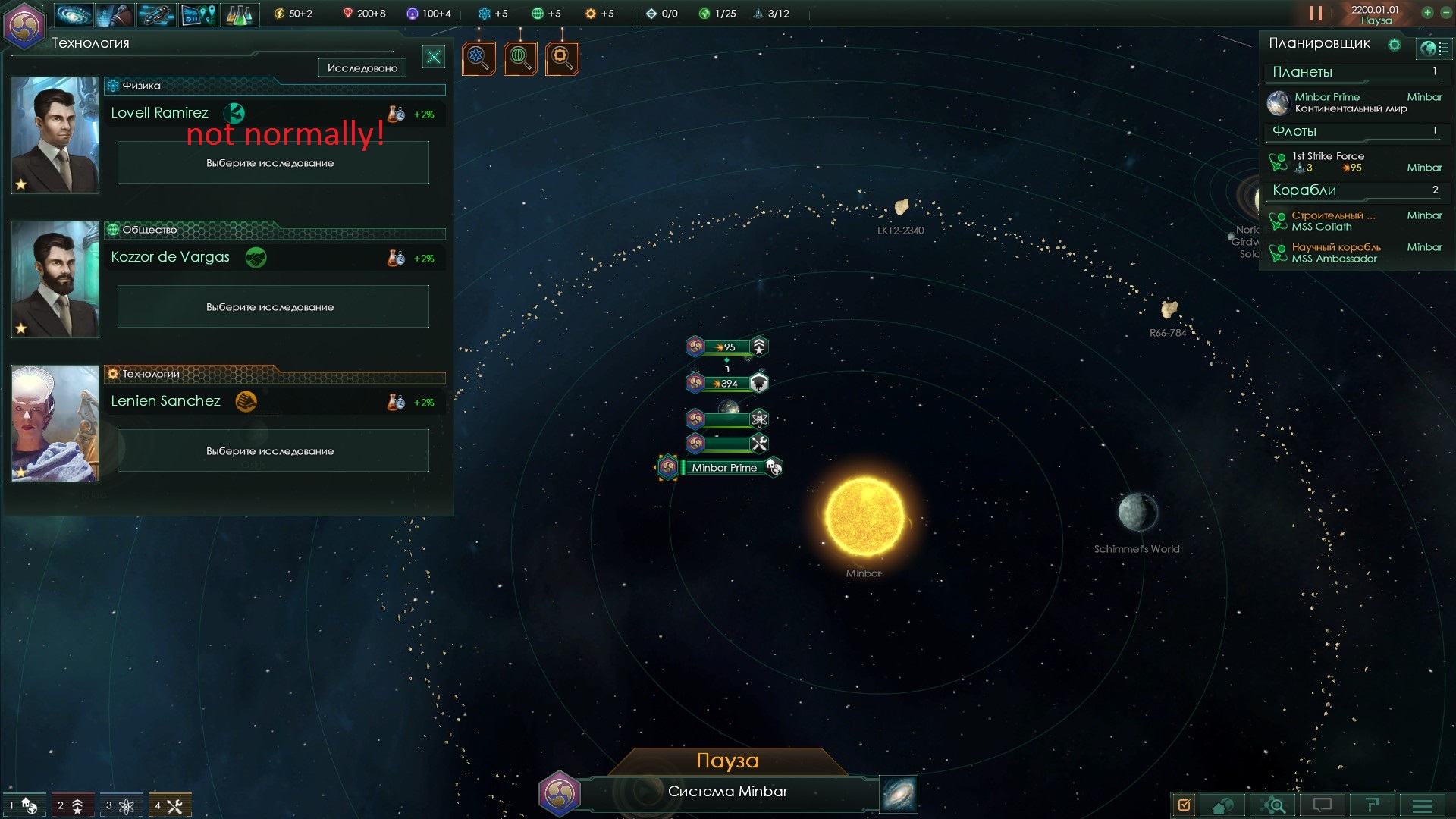This screenshot has height=819, width=1456.
Task: Select scientist Lenien Sanchez portrait
Action: point(55,423)
